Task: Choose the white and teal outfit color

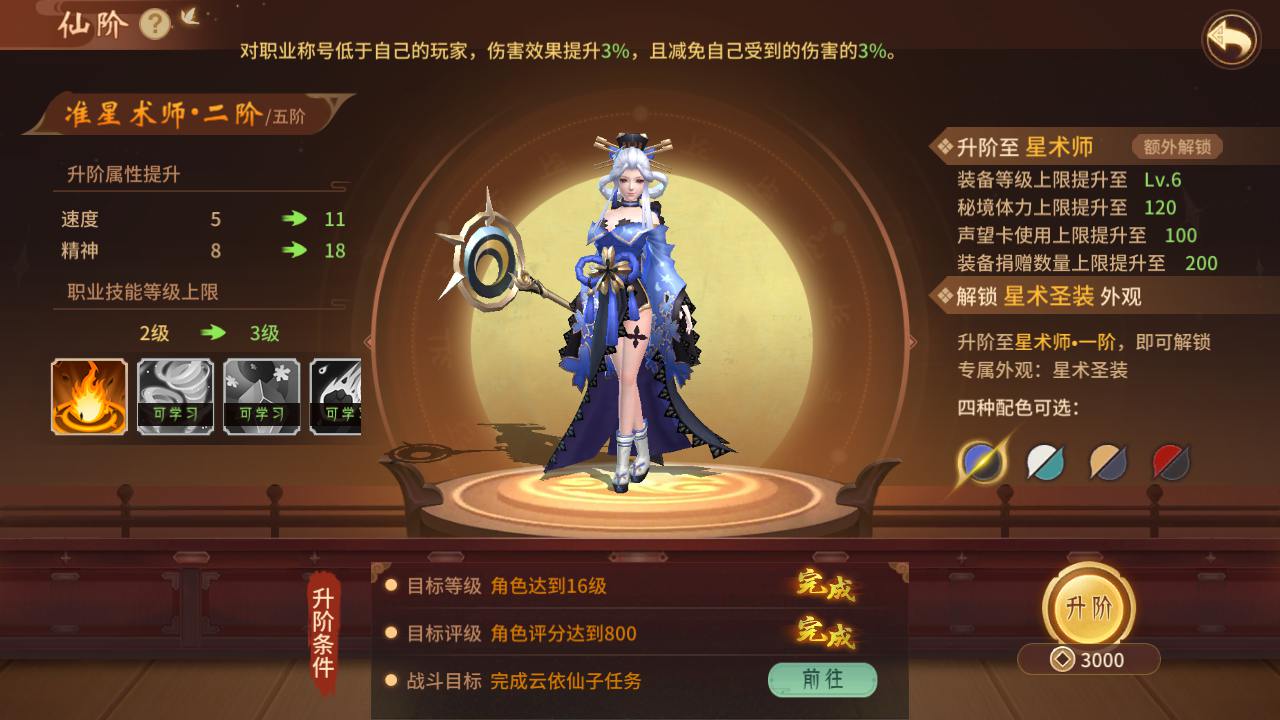Action: coord(1045,461)
